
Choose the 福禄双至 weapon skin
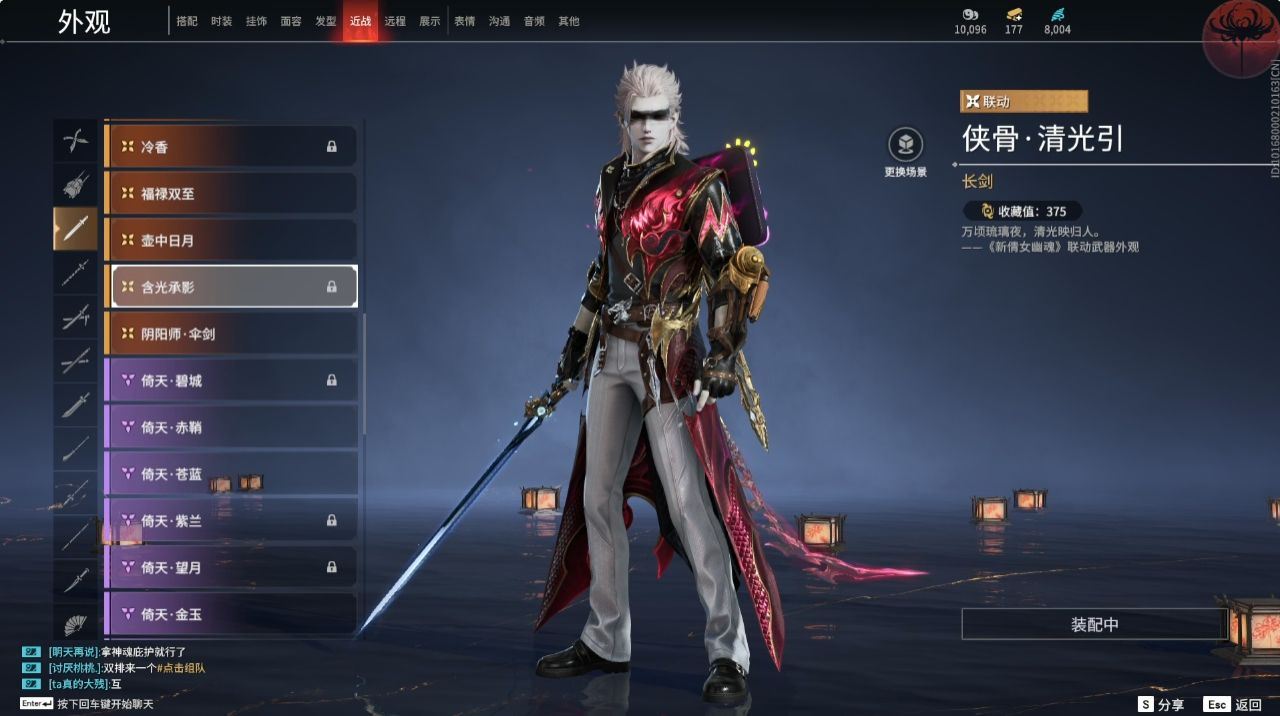coord(231,193)
